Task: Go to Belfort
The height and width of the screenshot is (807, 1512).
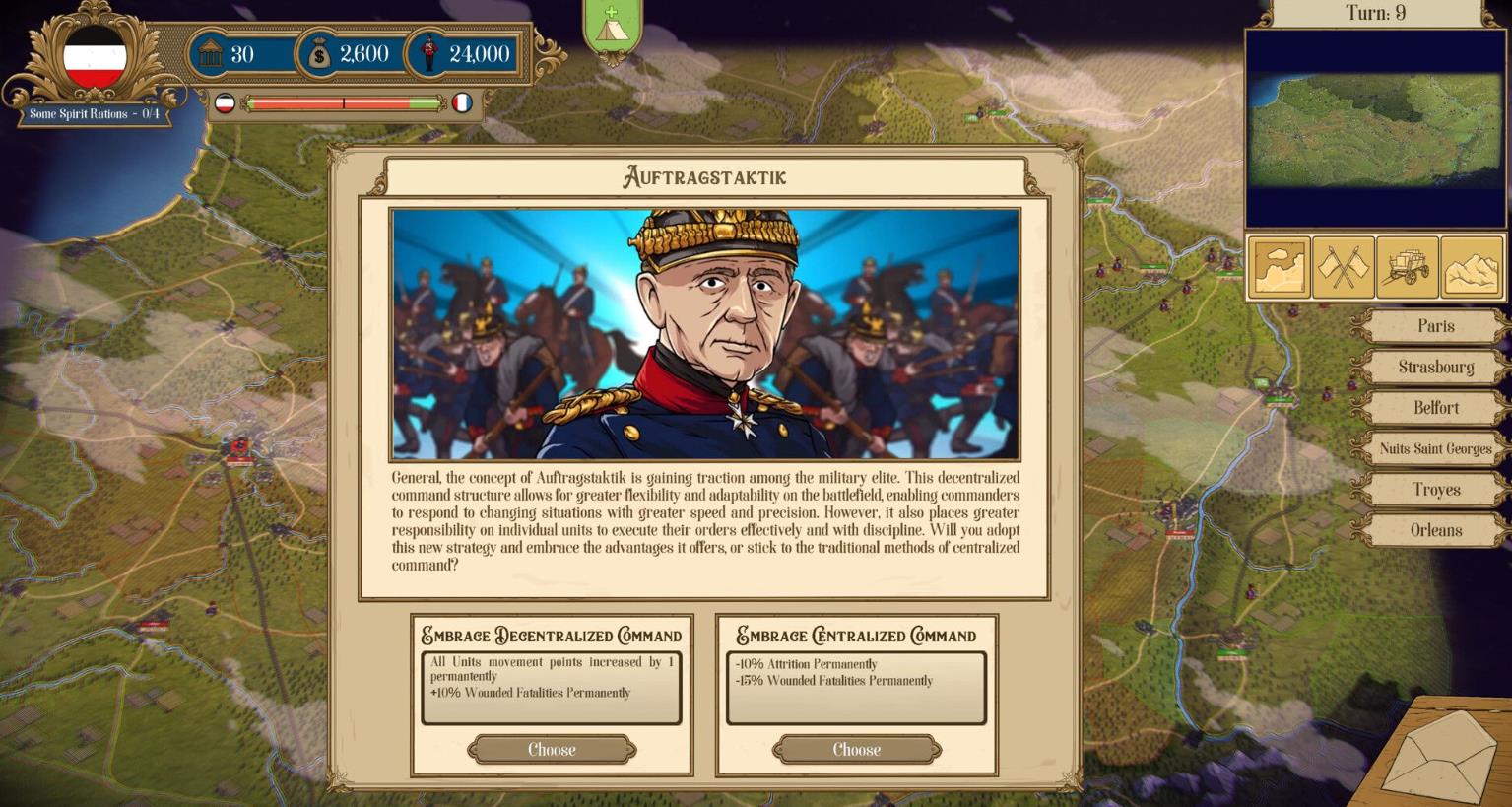Action: 1435,408
